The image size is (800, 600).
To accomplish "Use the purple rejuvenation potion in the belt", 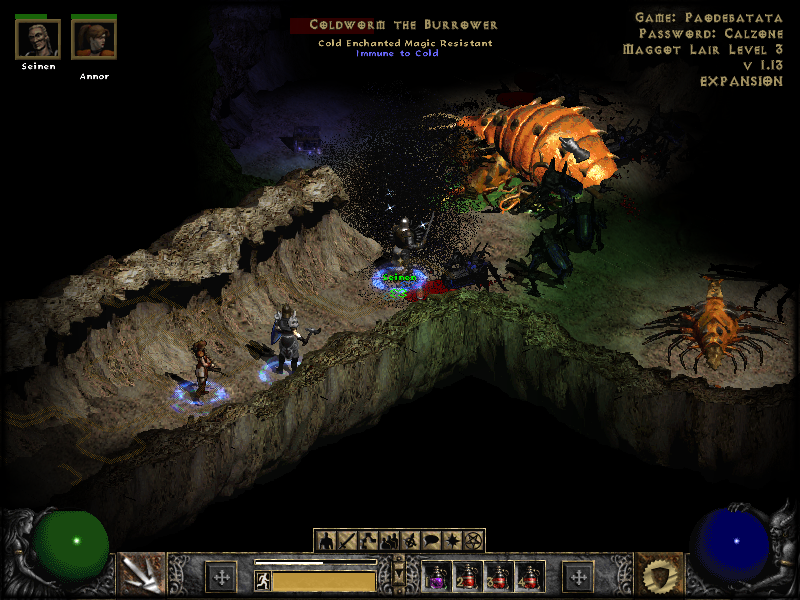I will click(437, 577).
